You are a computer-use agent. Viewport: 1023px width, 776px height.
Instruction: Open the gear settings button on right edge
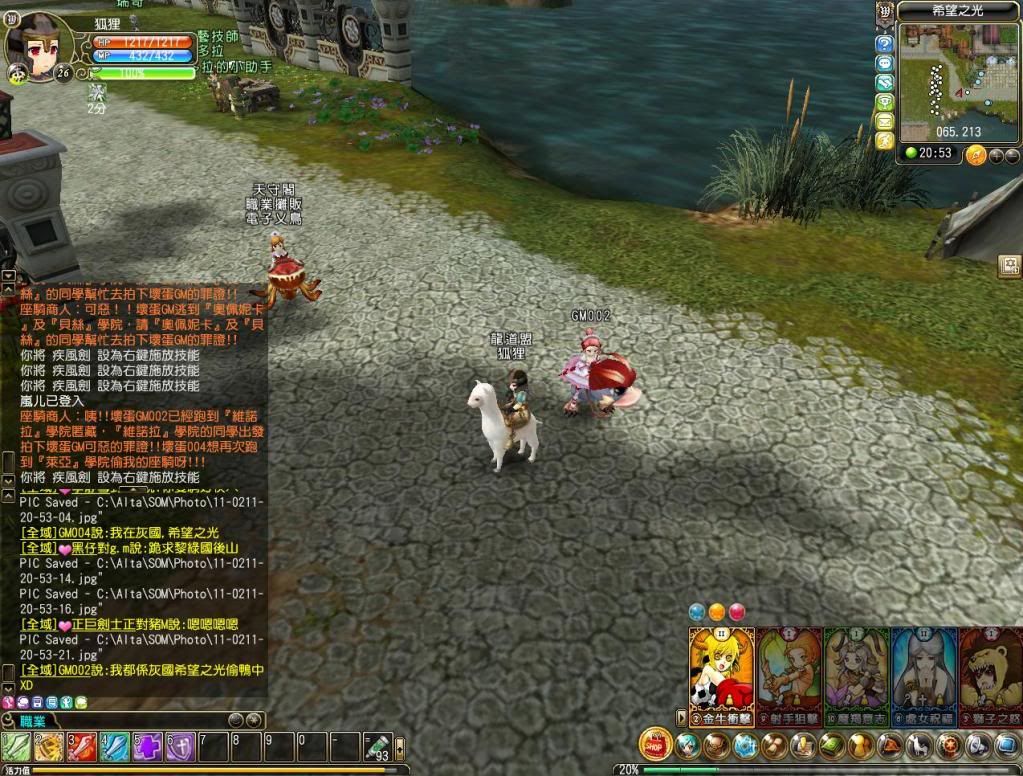coord(1009,266)
